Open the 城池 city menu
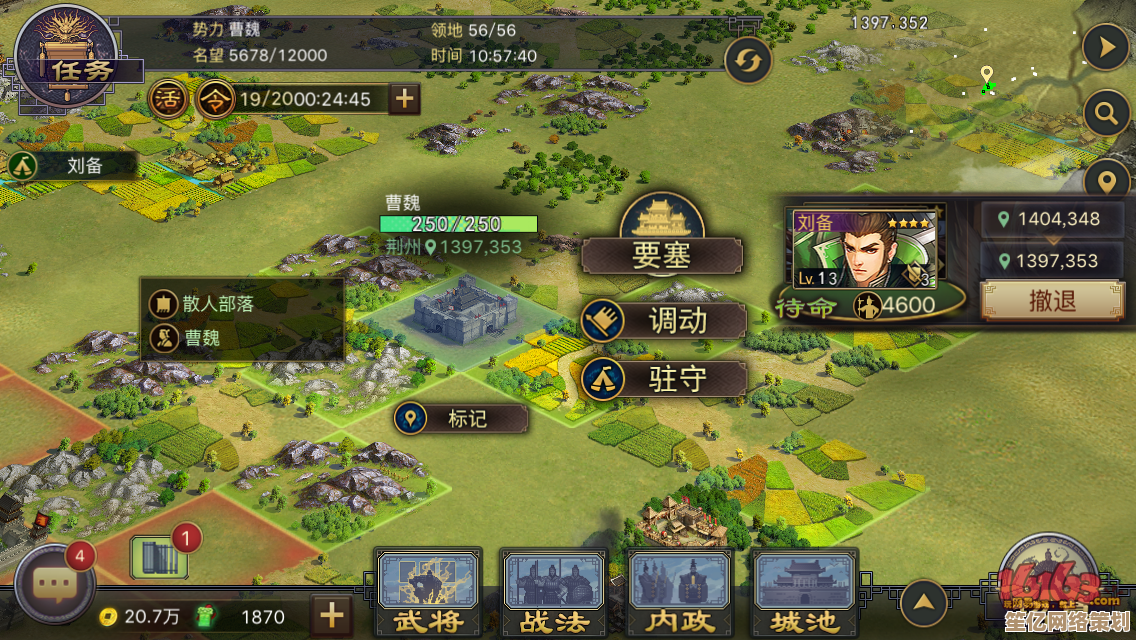Viewport: 1136px width, 640px height. tap(805, 594)
